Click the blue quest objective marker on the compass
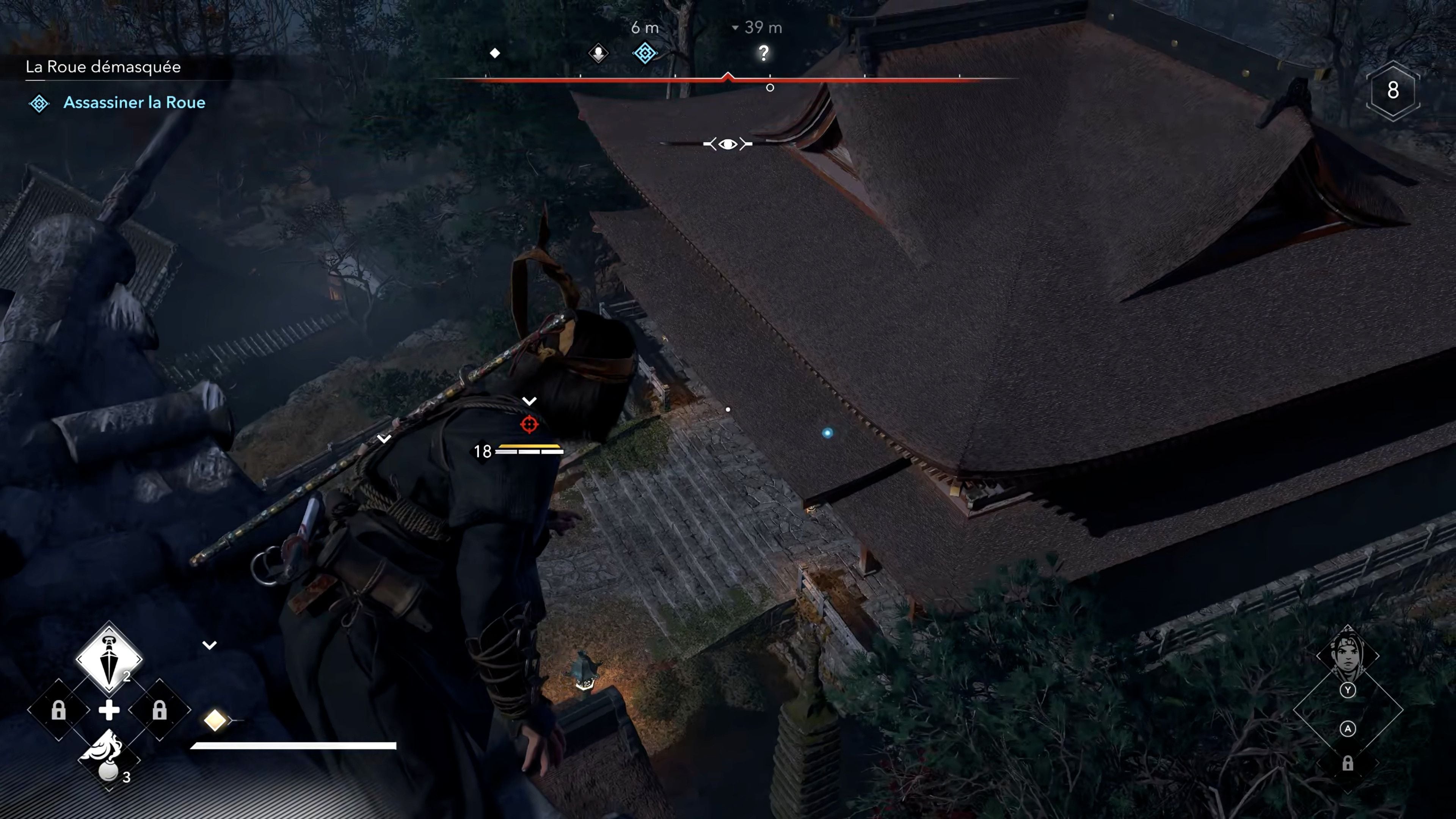This screenshot has width=1456, height=819. tap(645, 54)
